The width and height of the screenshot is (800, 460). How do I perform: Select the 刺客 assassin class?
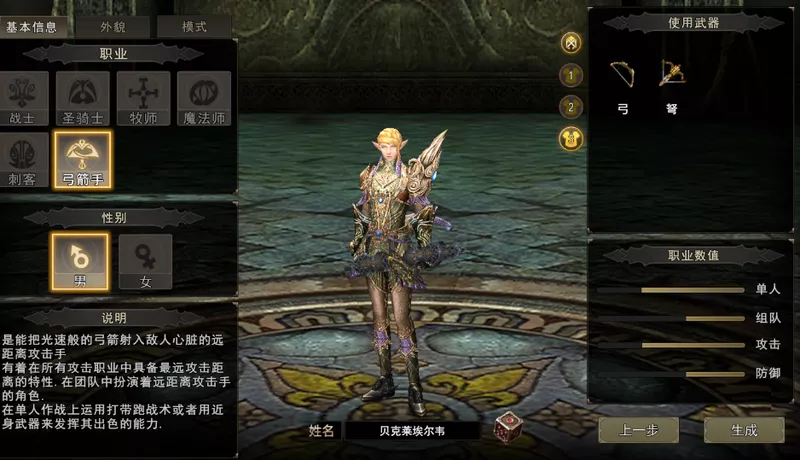pos(22,160)
